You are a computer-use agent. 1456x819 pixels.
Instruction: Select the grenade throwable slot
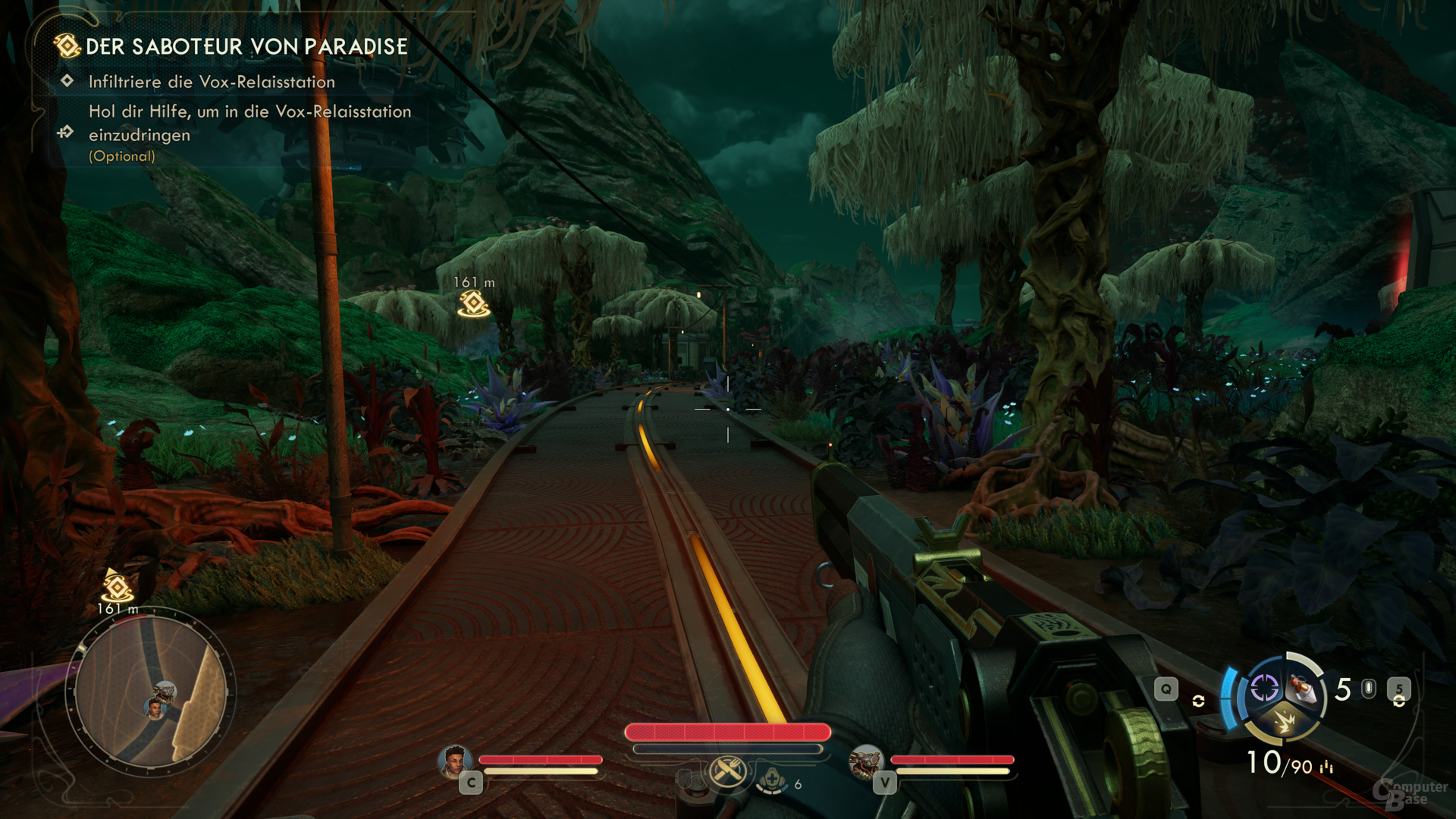1303,689
